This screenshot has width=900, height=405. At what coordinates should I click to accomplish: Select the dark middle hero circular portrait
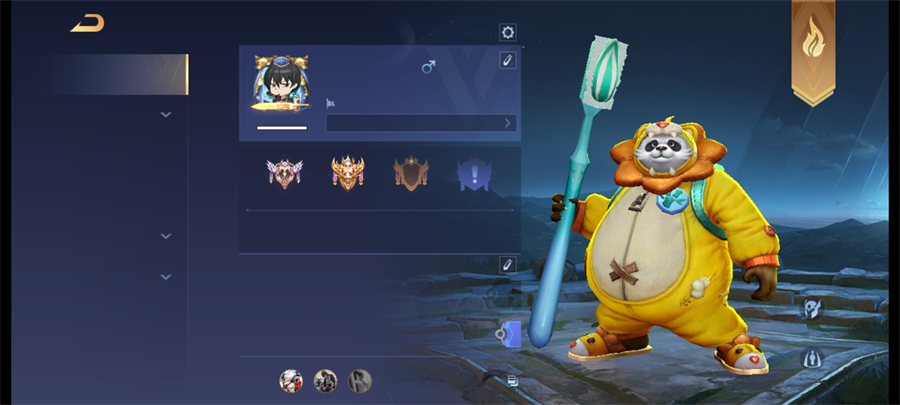coord(325,380)
